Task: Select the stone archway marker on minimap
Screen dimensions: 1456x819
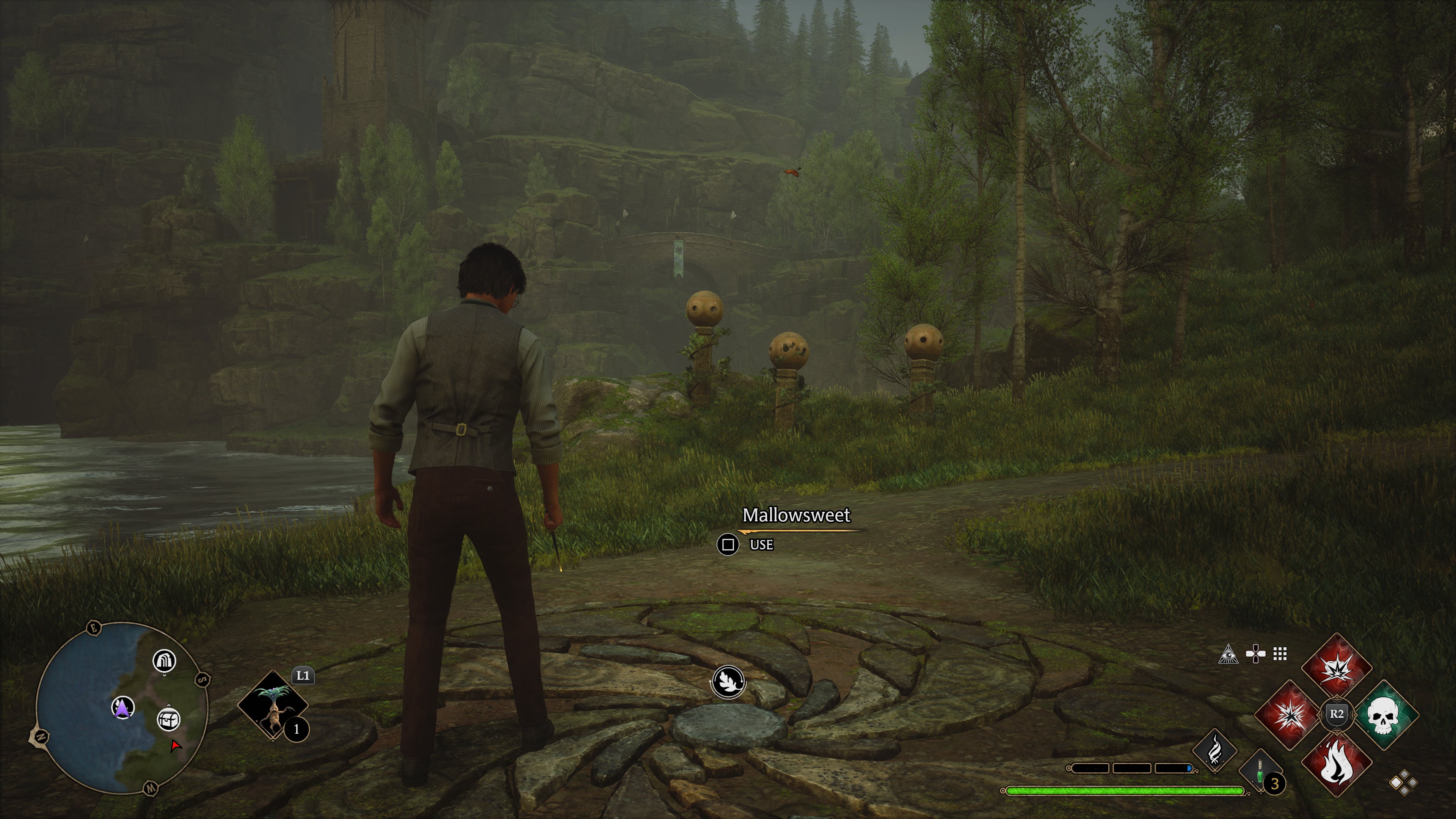Action: [165, 660]
